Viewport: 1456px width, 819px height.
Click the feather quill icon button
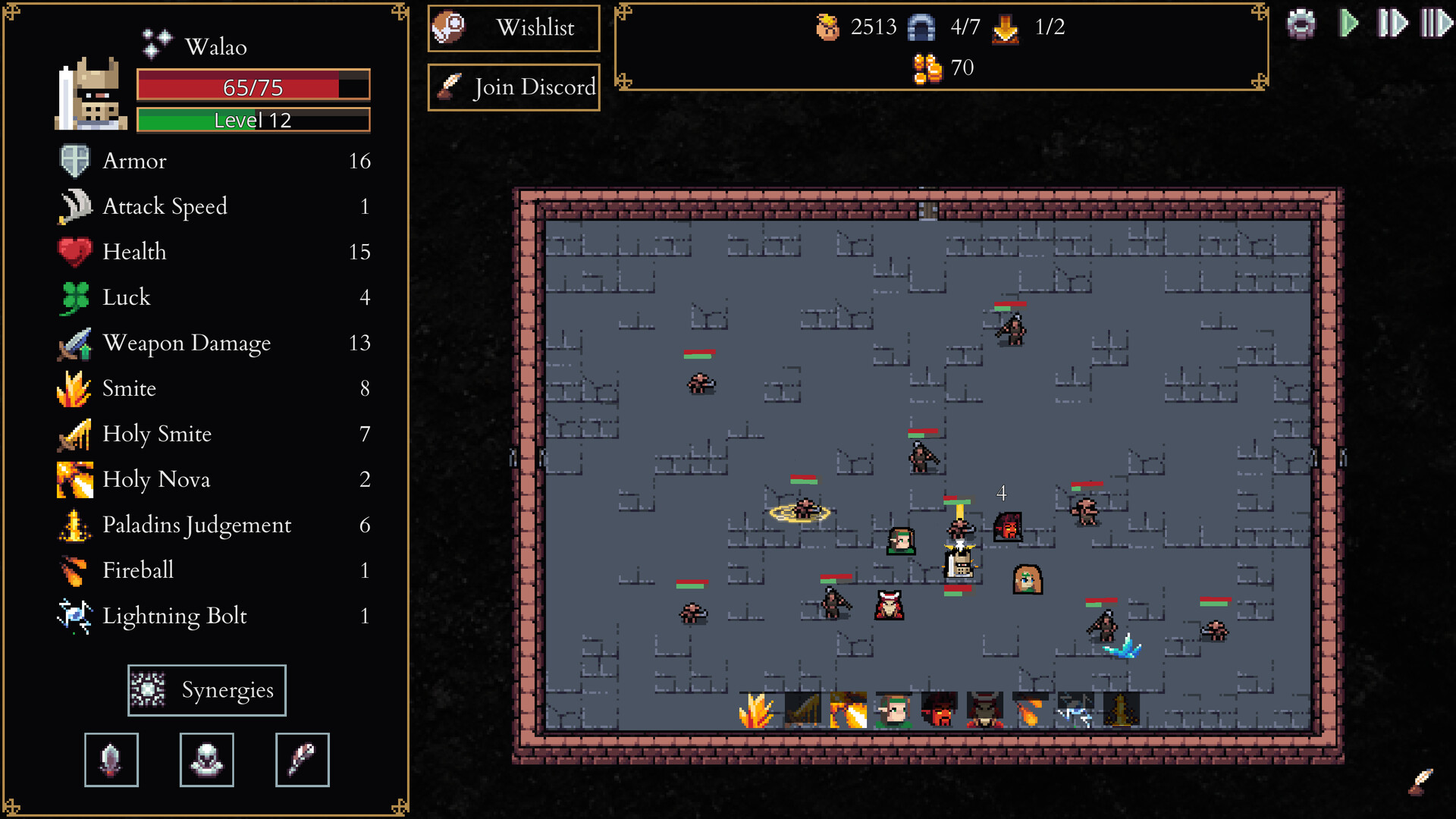pos(303,760)
